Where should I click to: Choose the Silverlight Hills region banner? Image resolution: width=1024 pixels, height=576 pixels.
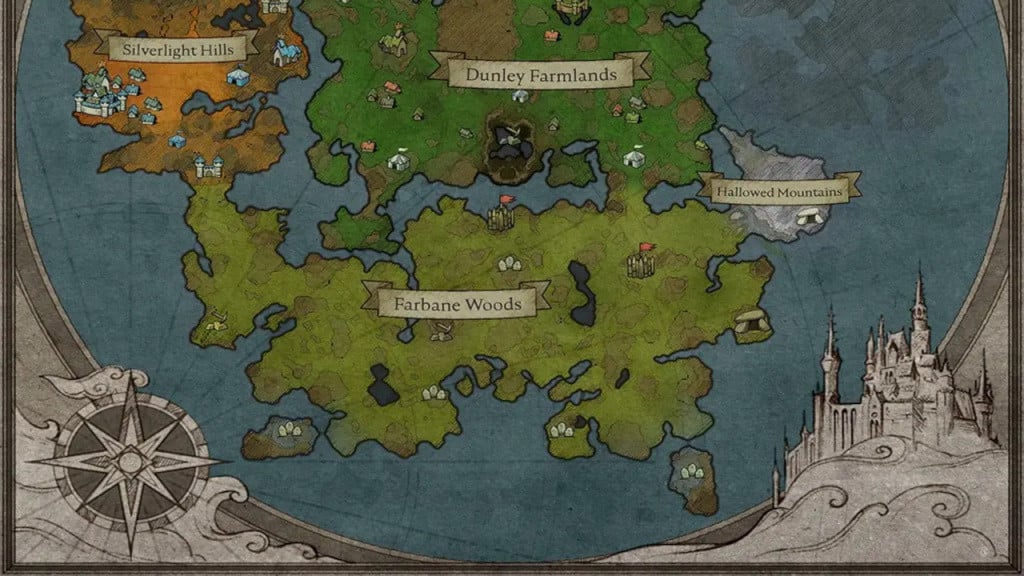176,46
